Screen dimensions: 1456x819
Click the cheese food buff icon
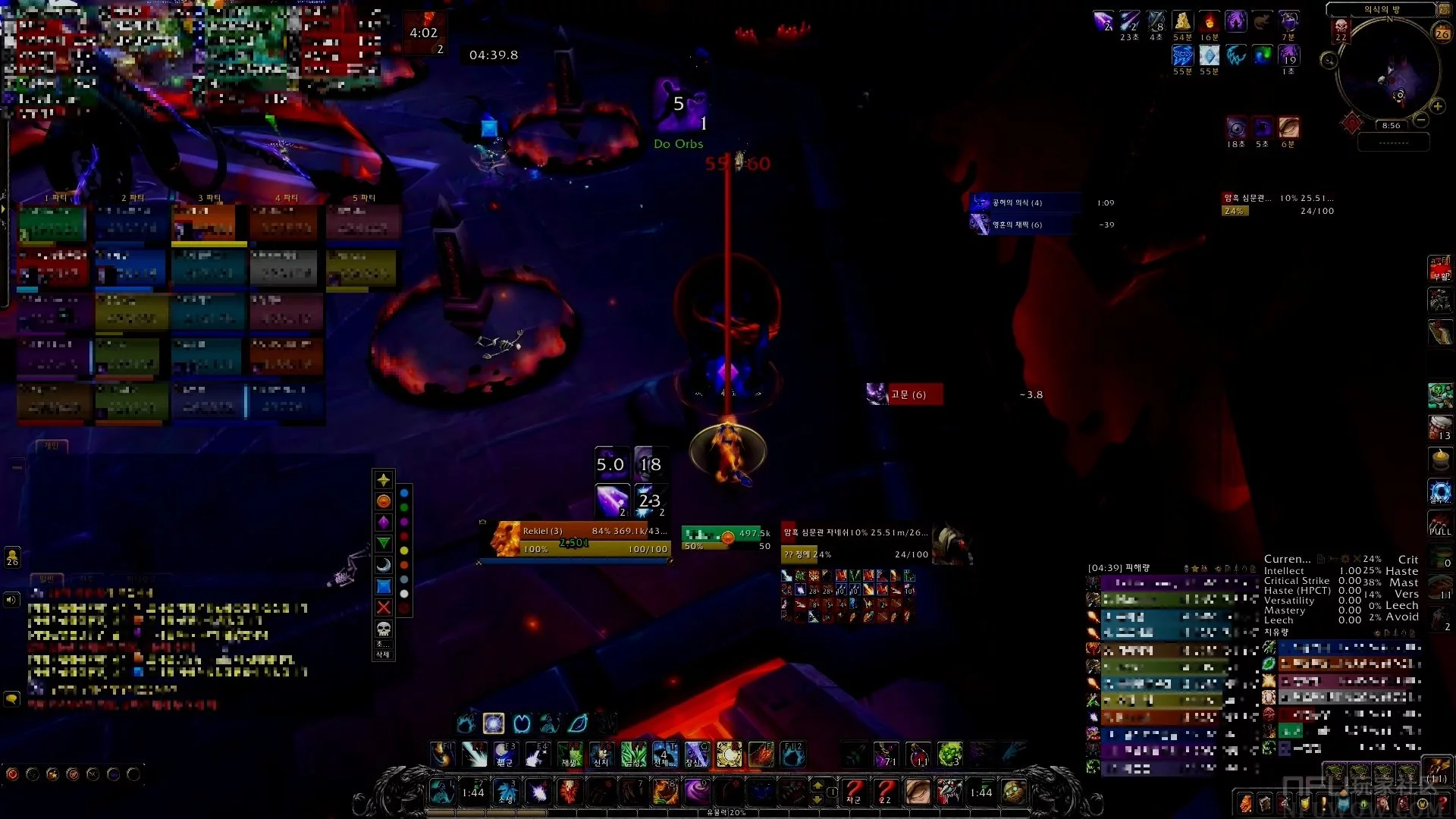click(1182, 21)
